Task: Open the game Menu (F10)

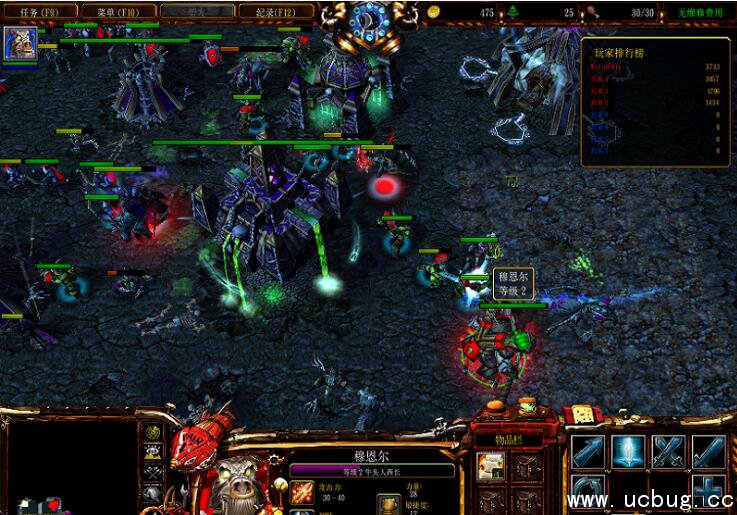Action: pyautogui.click(x=118, y=12)
